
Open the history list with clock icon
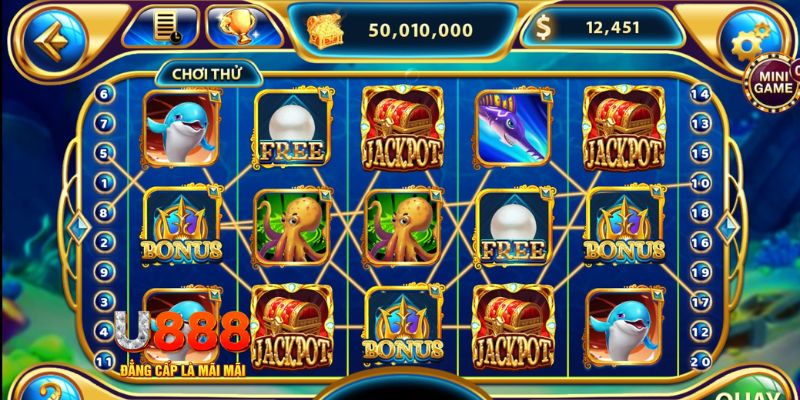tap(160, 27)
